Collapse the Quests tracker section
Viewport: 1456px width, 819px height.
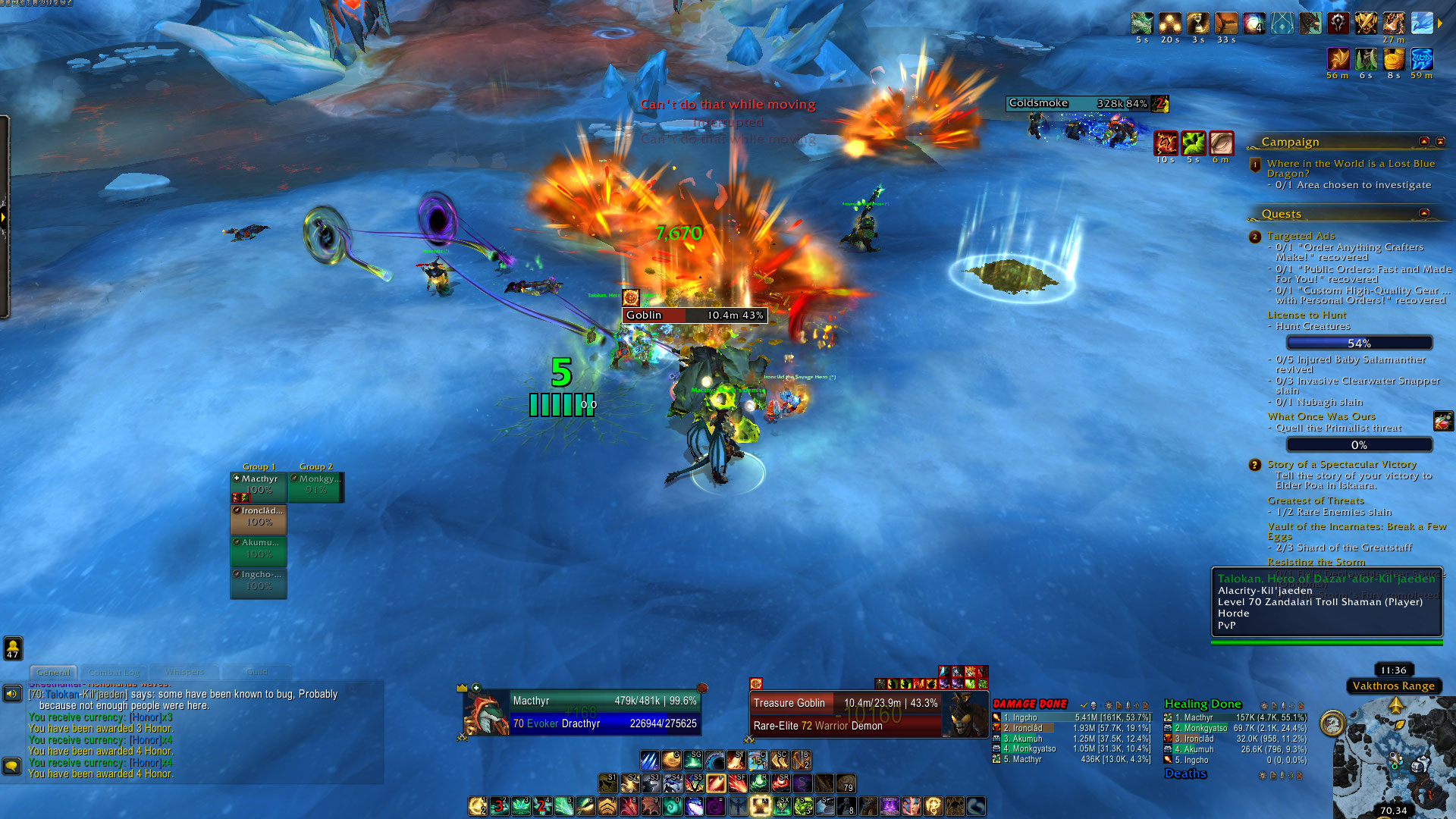(1423, 214)
